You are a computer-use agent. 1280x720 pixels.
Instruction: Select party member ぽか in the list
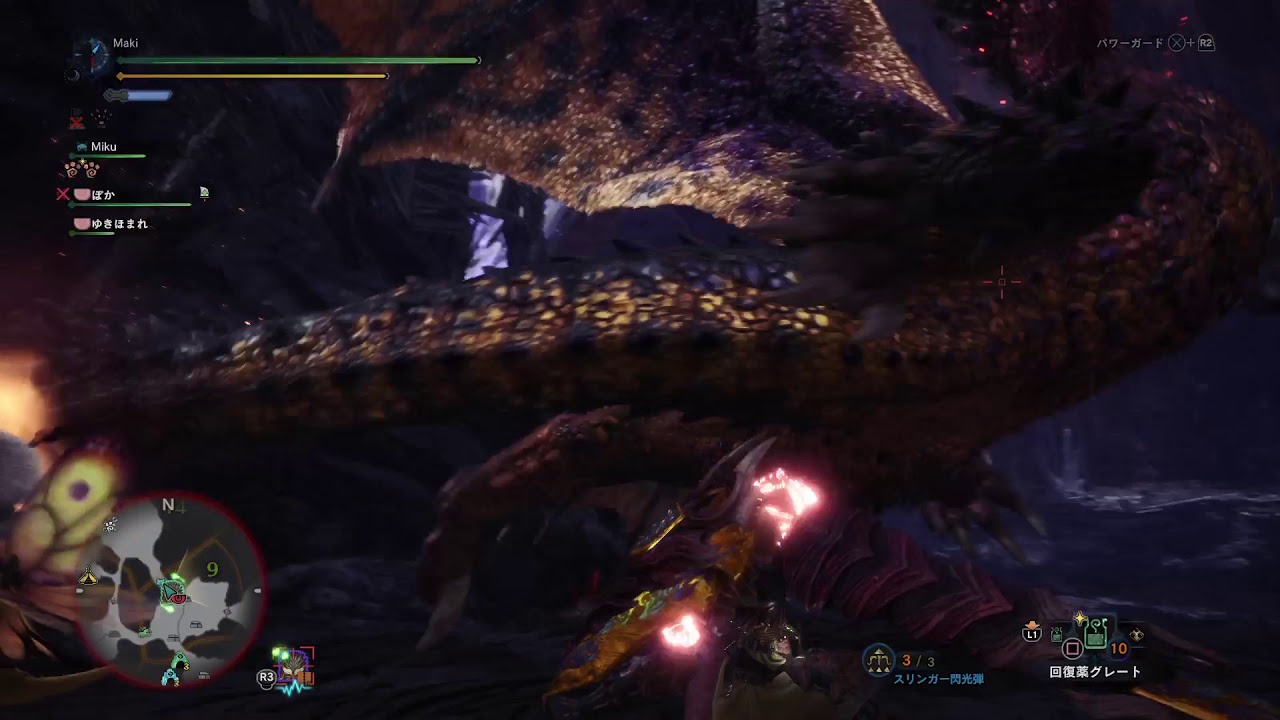(x=103, y=194)
